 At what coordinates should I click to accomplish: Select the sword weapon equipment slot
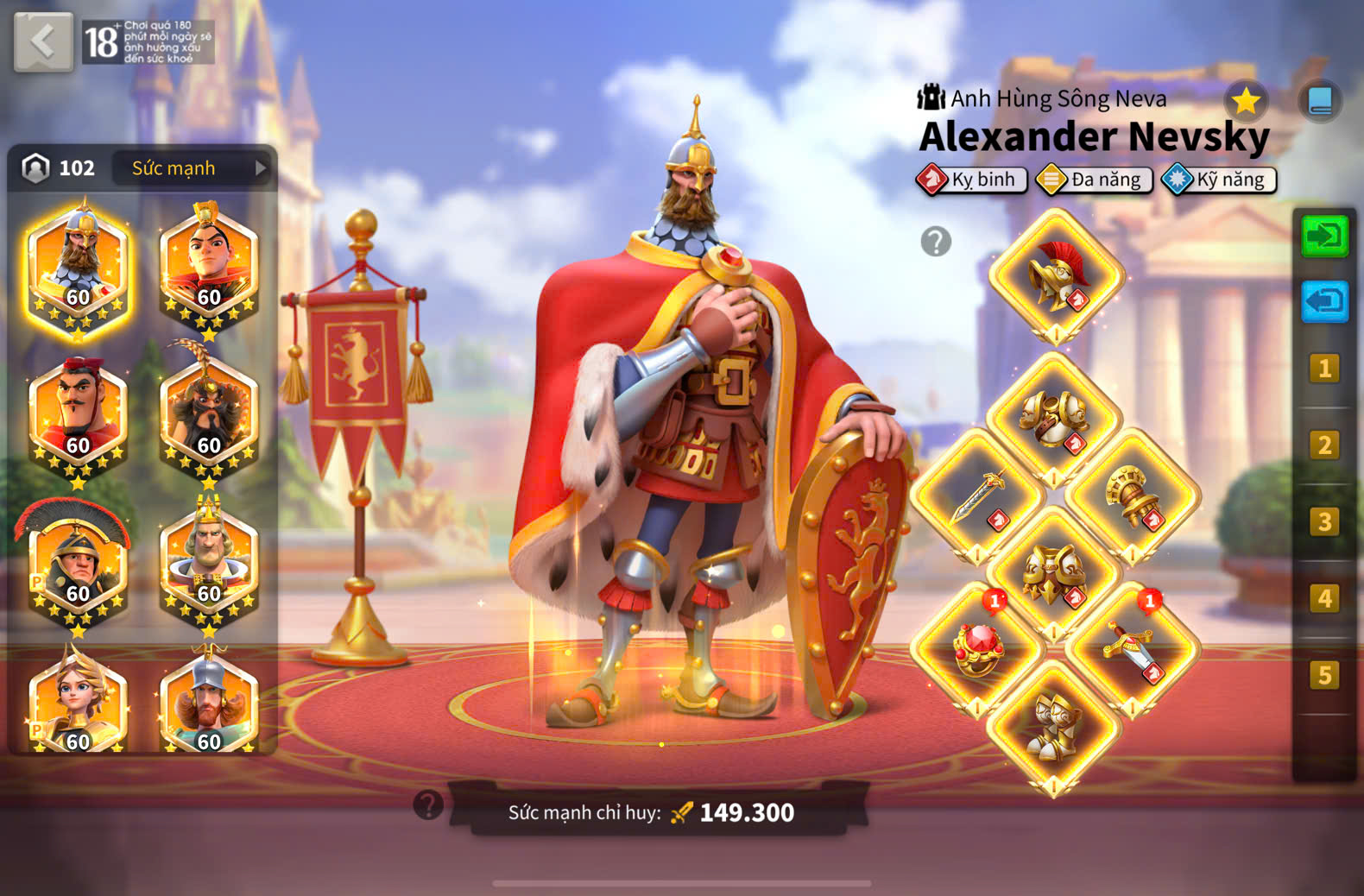tap(978, 497)
